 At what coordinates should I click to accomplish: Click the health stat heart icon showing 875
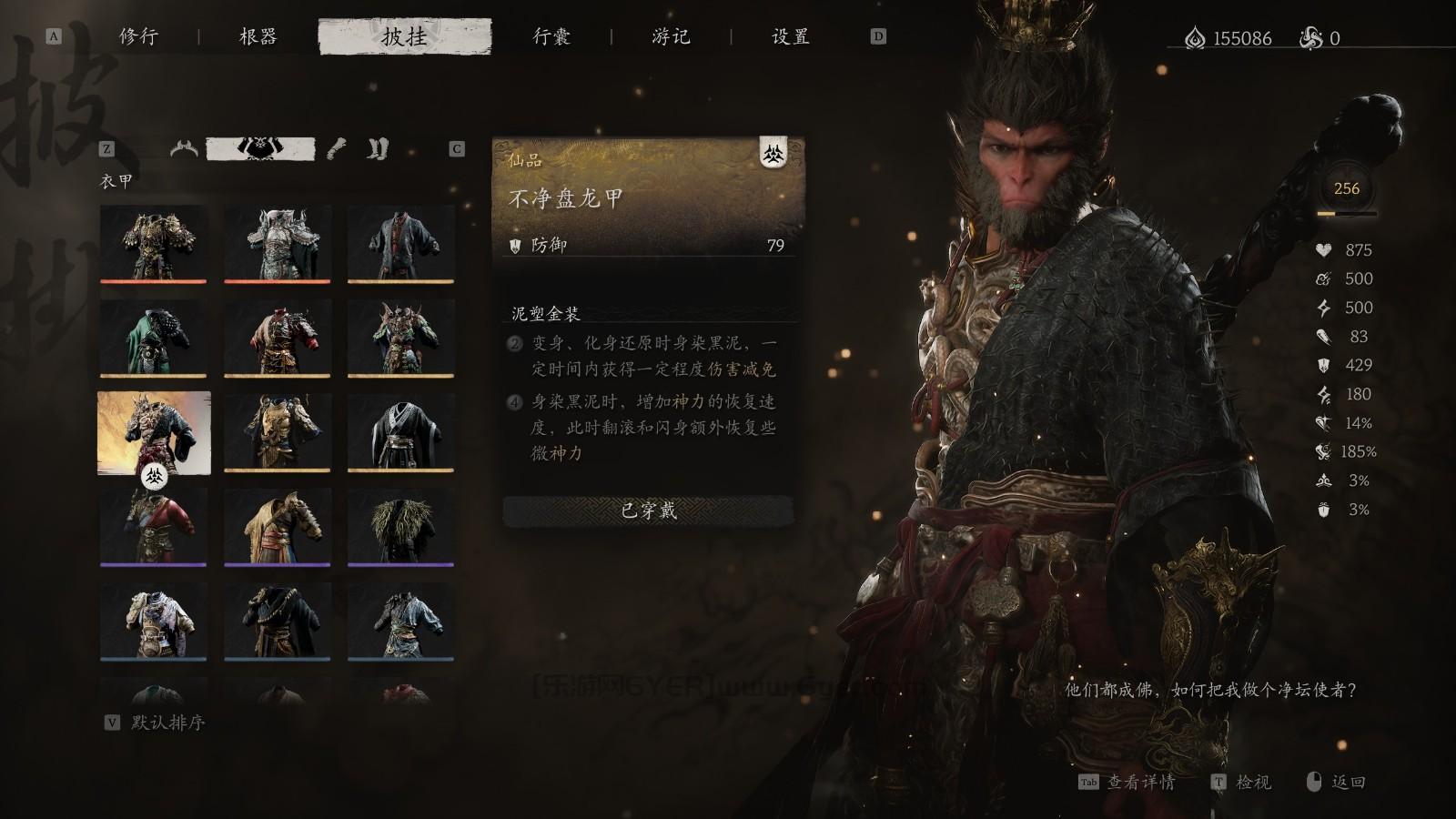click(1324, 251)
